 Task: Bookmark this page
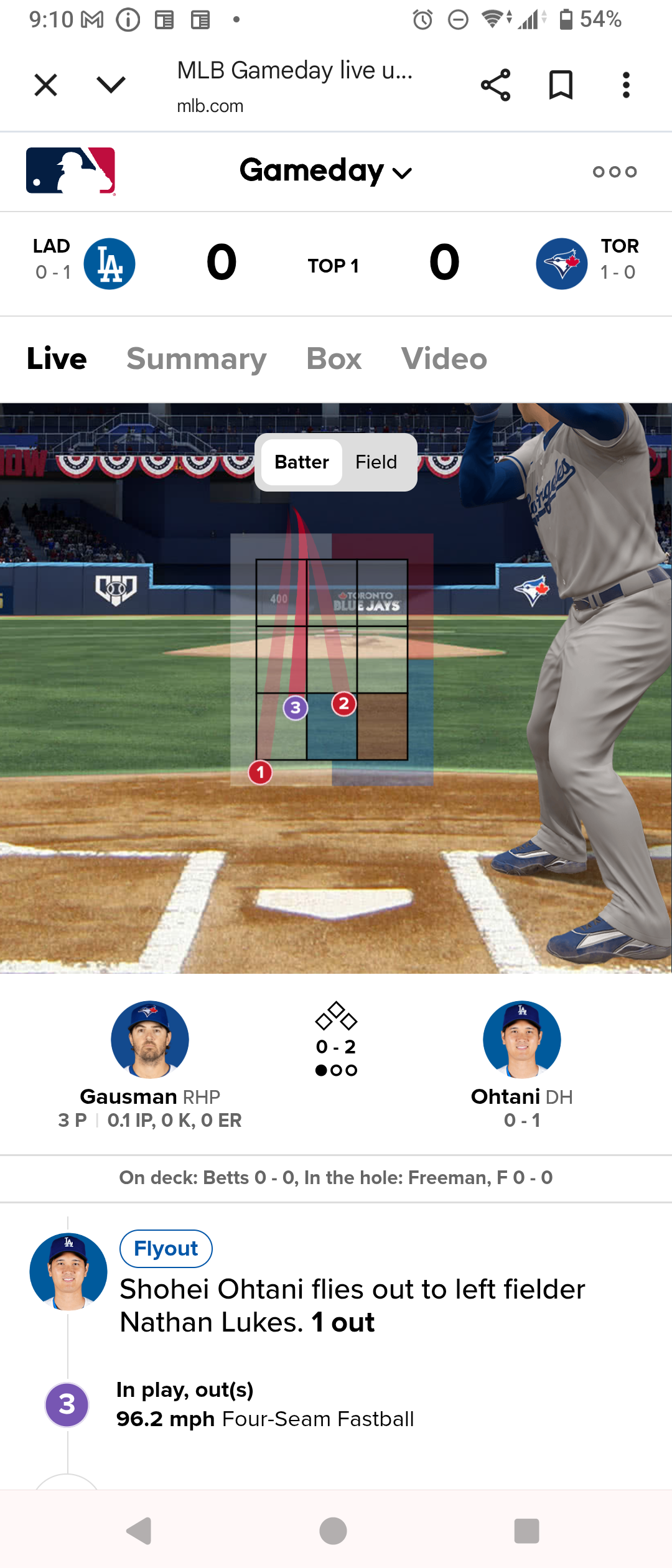pyautogui.click(x=561, y=85)
